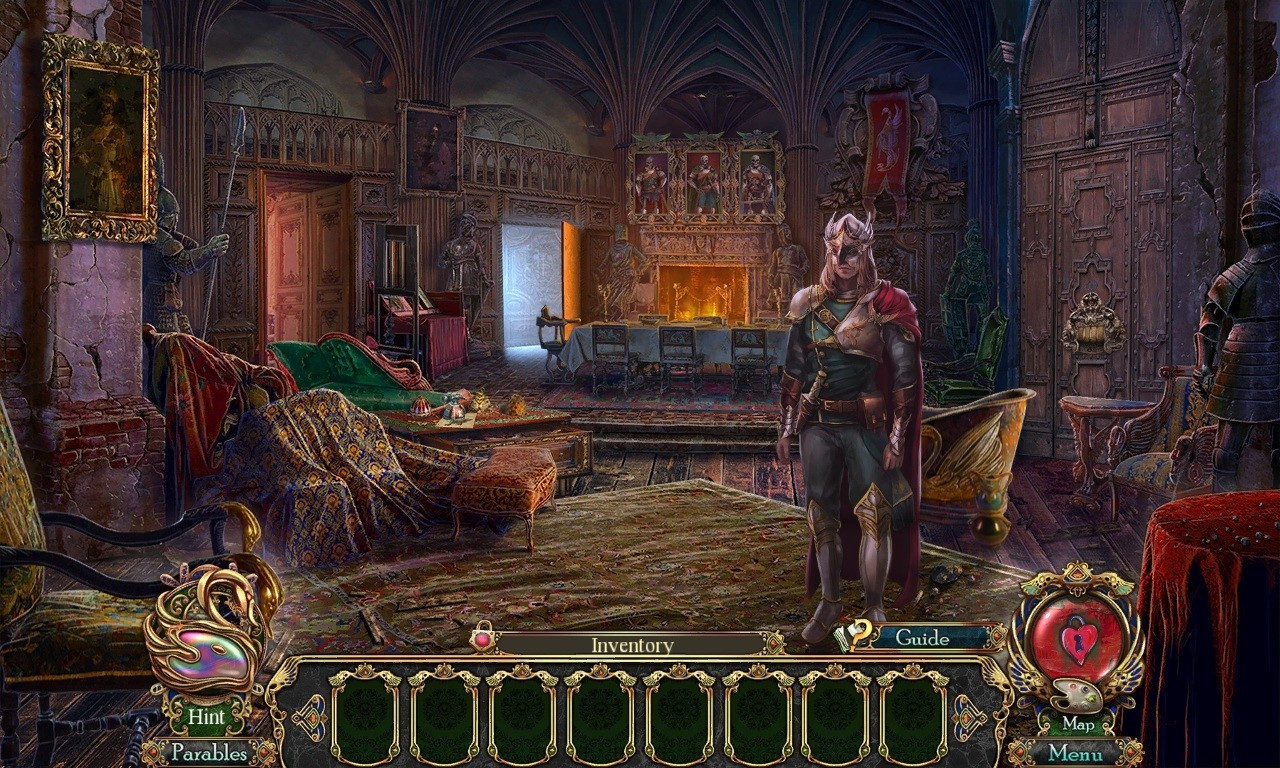1280x768 pixels.
Task: Click the Guide button
Action: (921, 637)
